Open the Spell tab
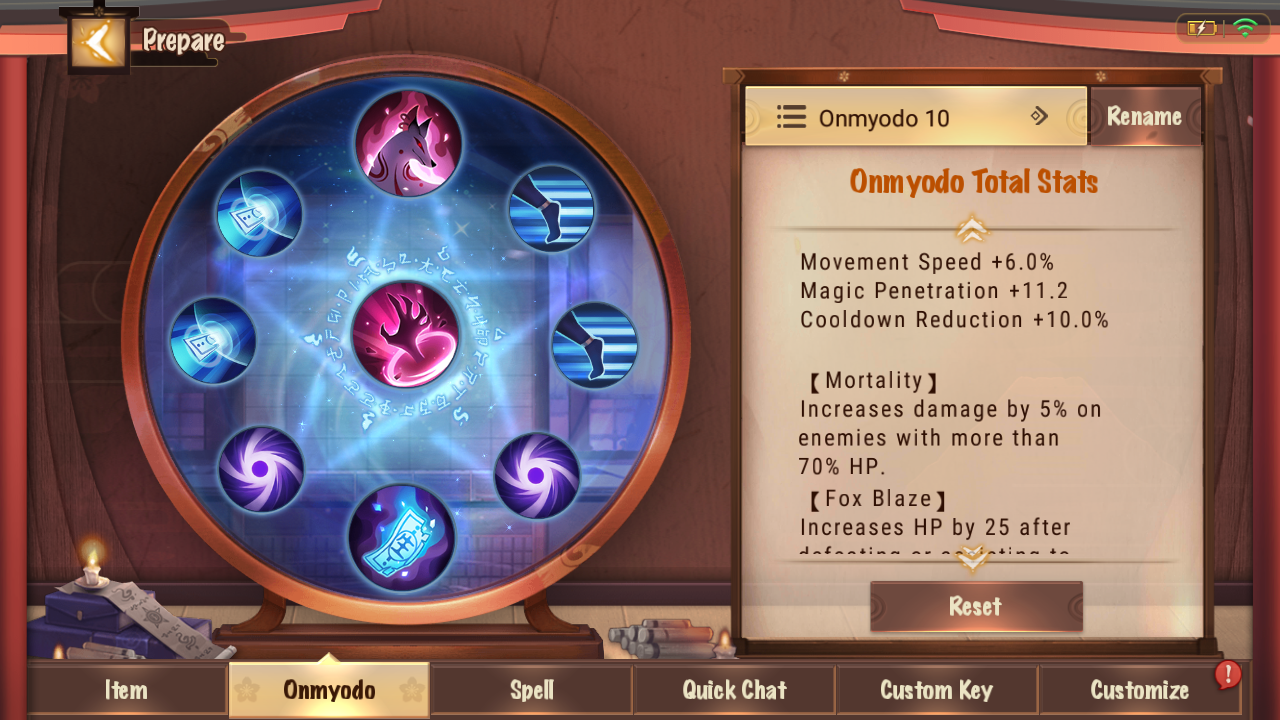The height and width of the screenshot is (720, 1280). 532,690
